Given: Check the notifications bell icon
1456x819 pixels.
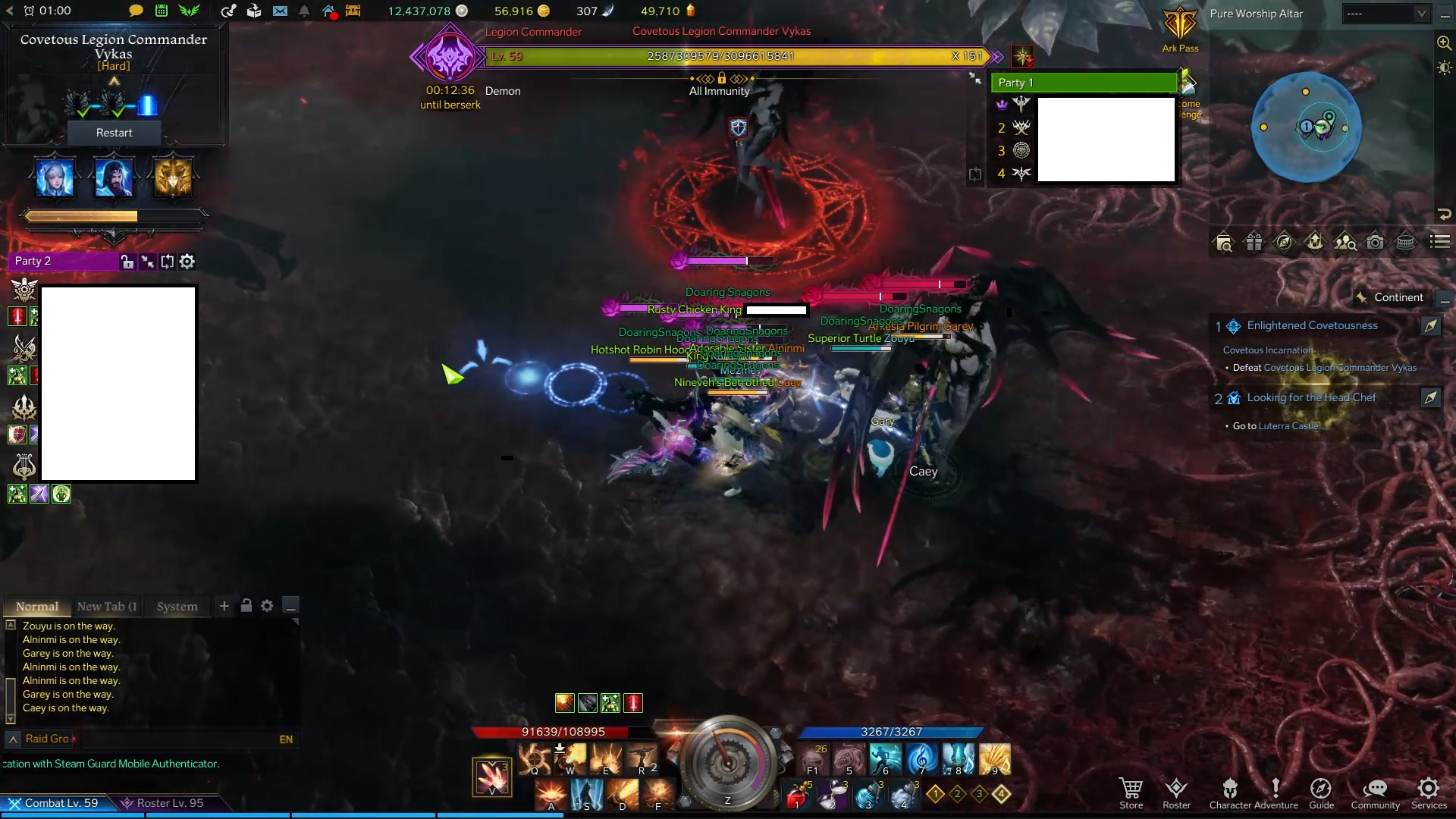Looking at the screenshot, I should pyautogui.click(x=306, y=11).
